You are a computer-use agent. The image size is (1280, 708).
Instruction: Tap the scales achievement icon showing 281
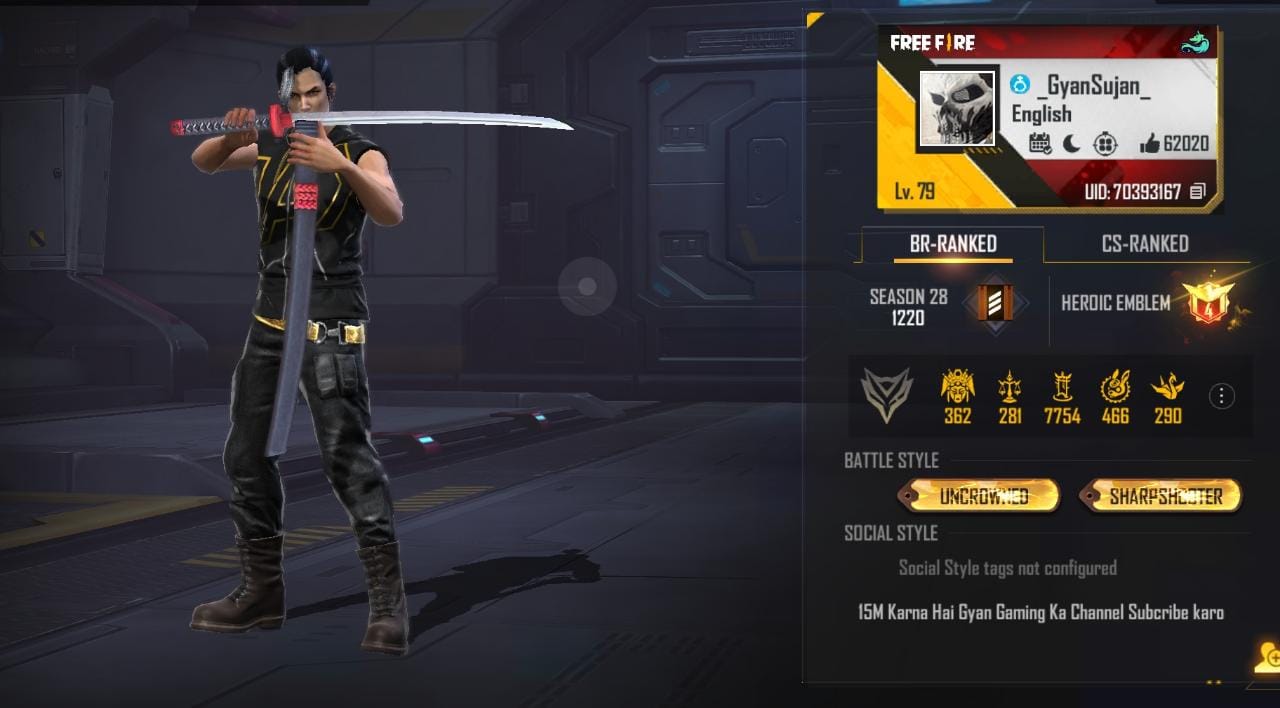(1010, 388)
